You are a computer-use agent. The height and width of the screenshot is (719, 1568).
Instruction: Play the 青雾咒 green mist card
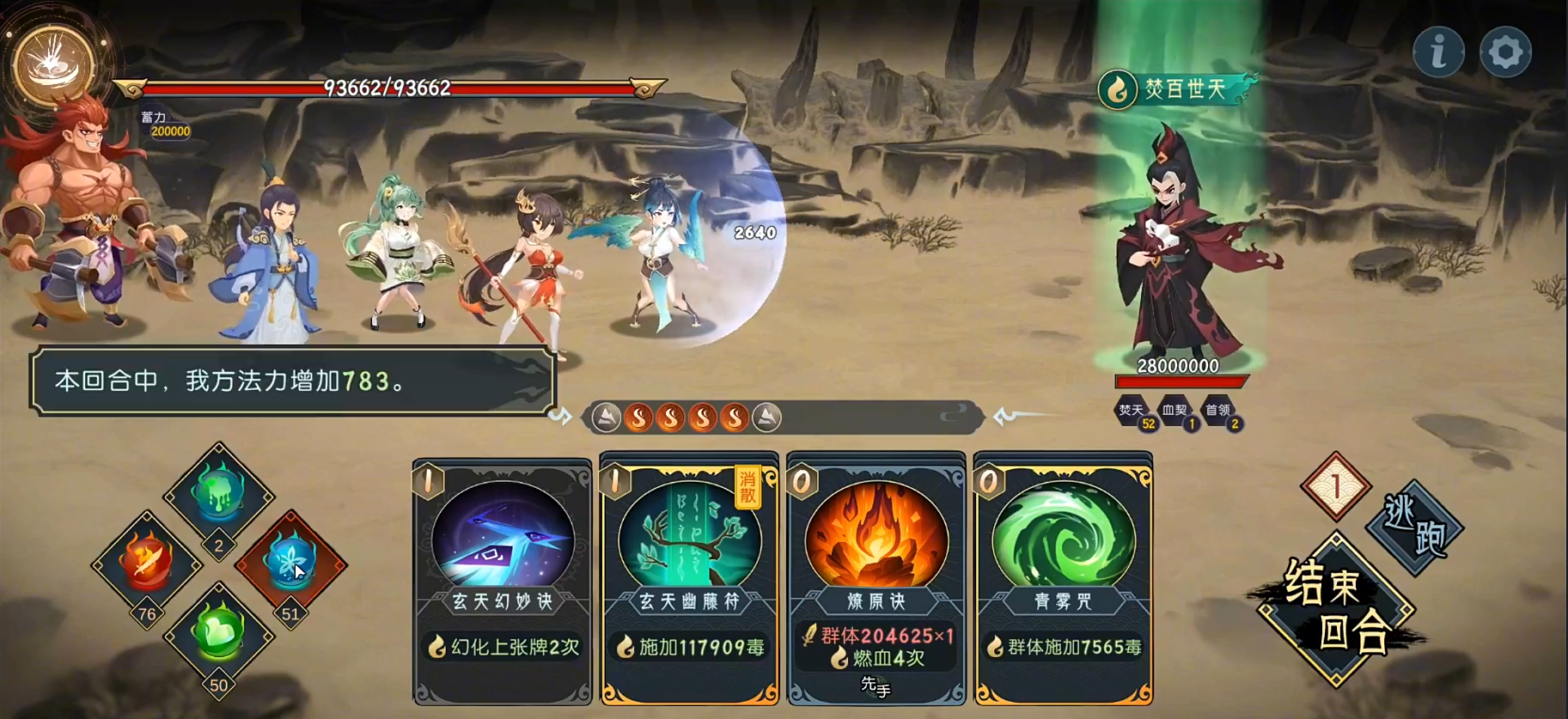point(1063,580)
